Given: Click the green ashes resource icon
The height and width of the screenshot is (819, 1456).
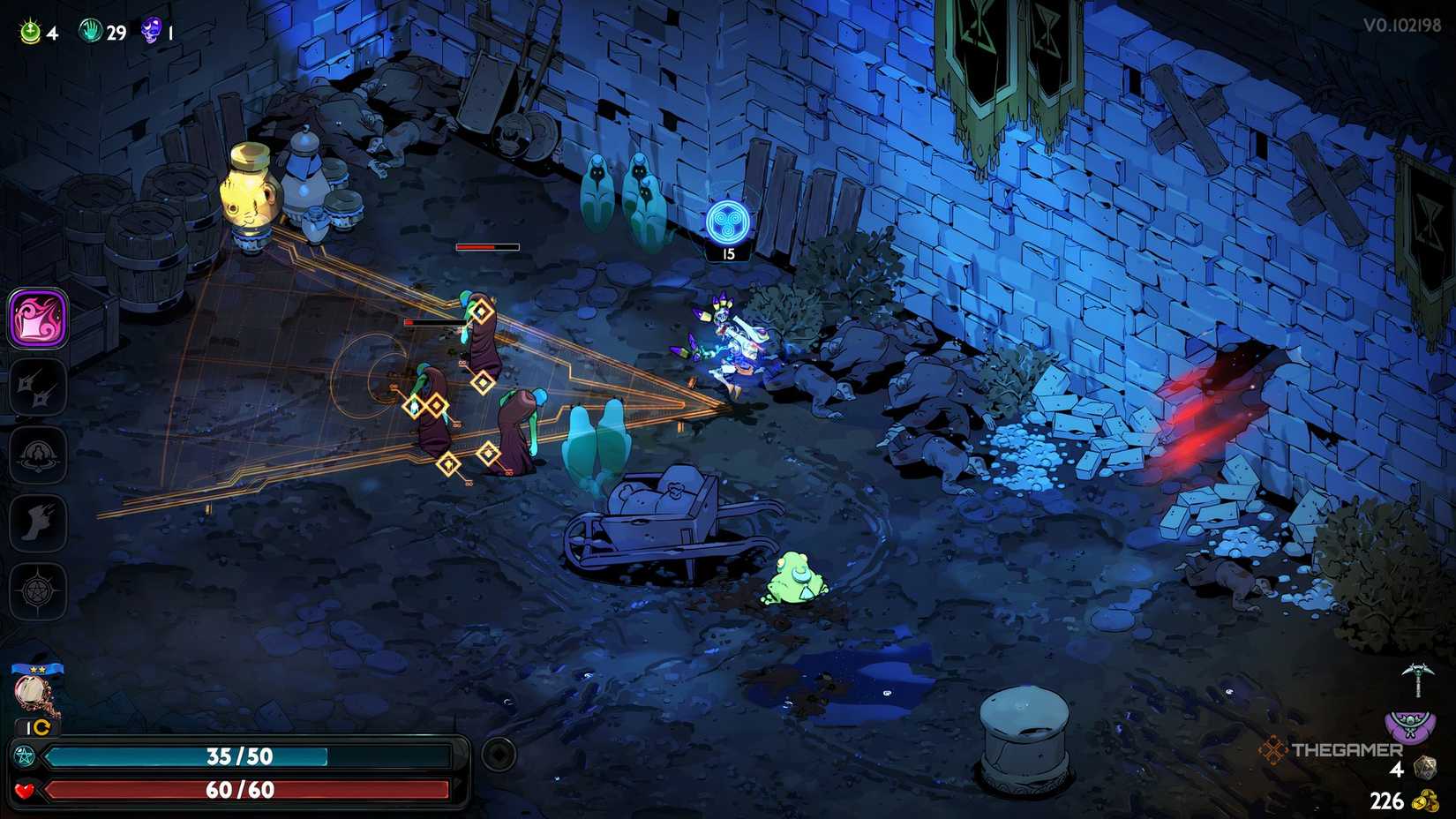Looking at the screenshot, I should (x=31, y=33).
